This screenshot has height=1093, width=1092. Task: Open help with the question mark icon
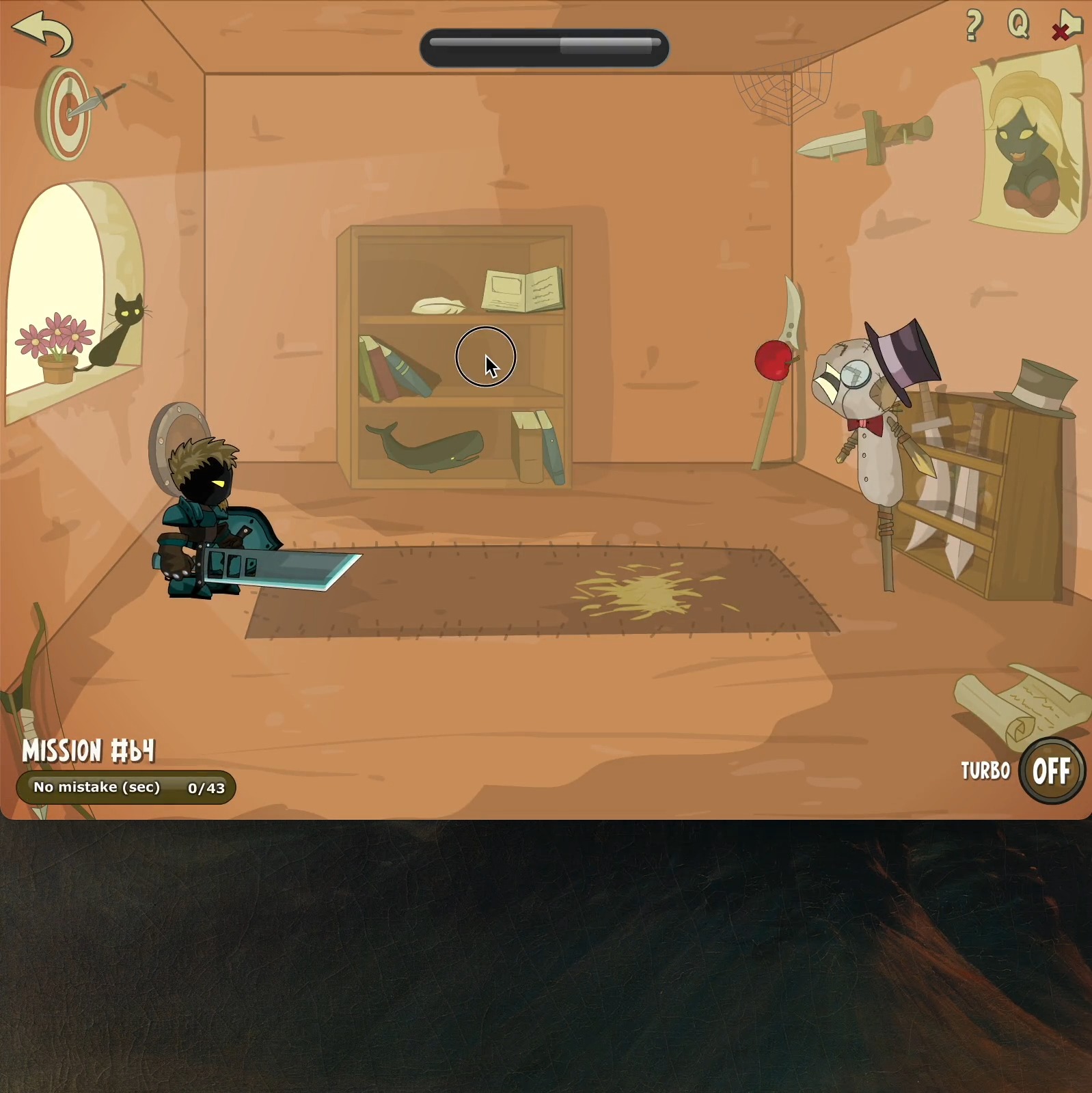tap(974, 26)
